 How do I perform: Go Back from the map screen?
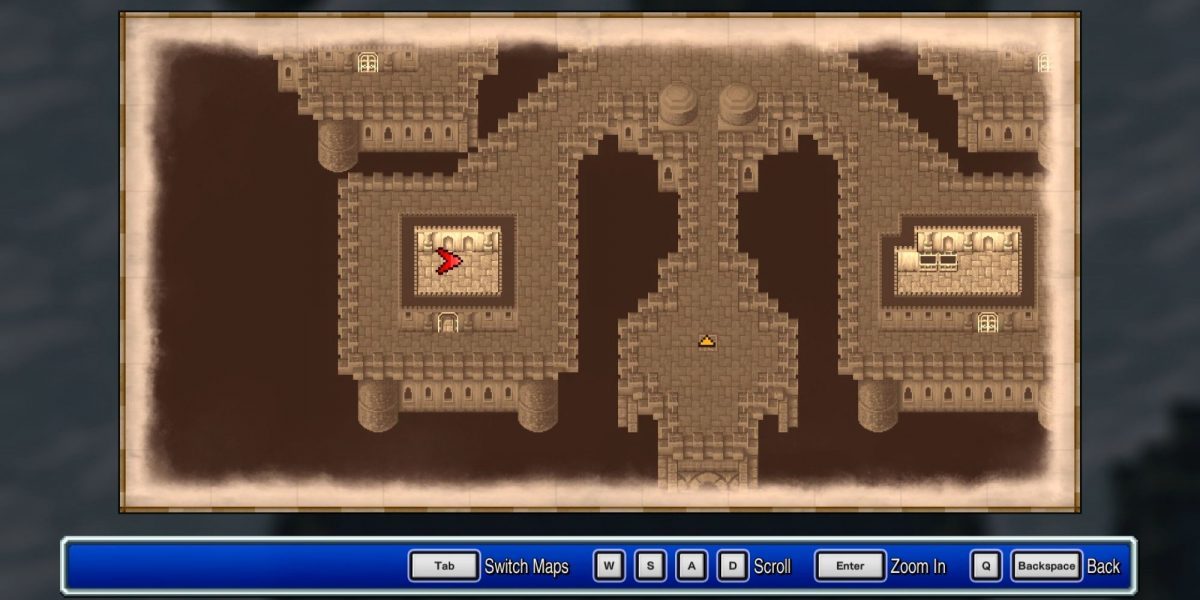(1103, 566)
